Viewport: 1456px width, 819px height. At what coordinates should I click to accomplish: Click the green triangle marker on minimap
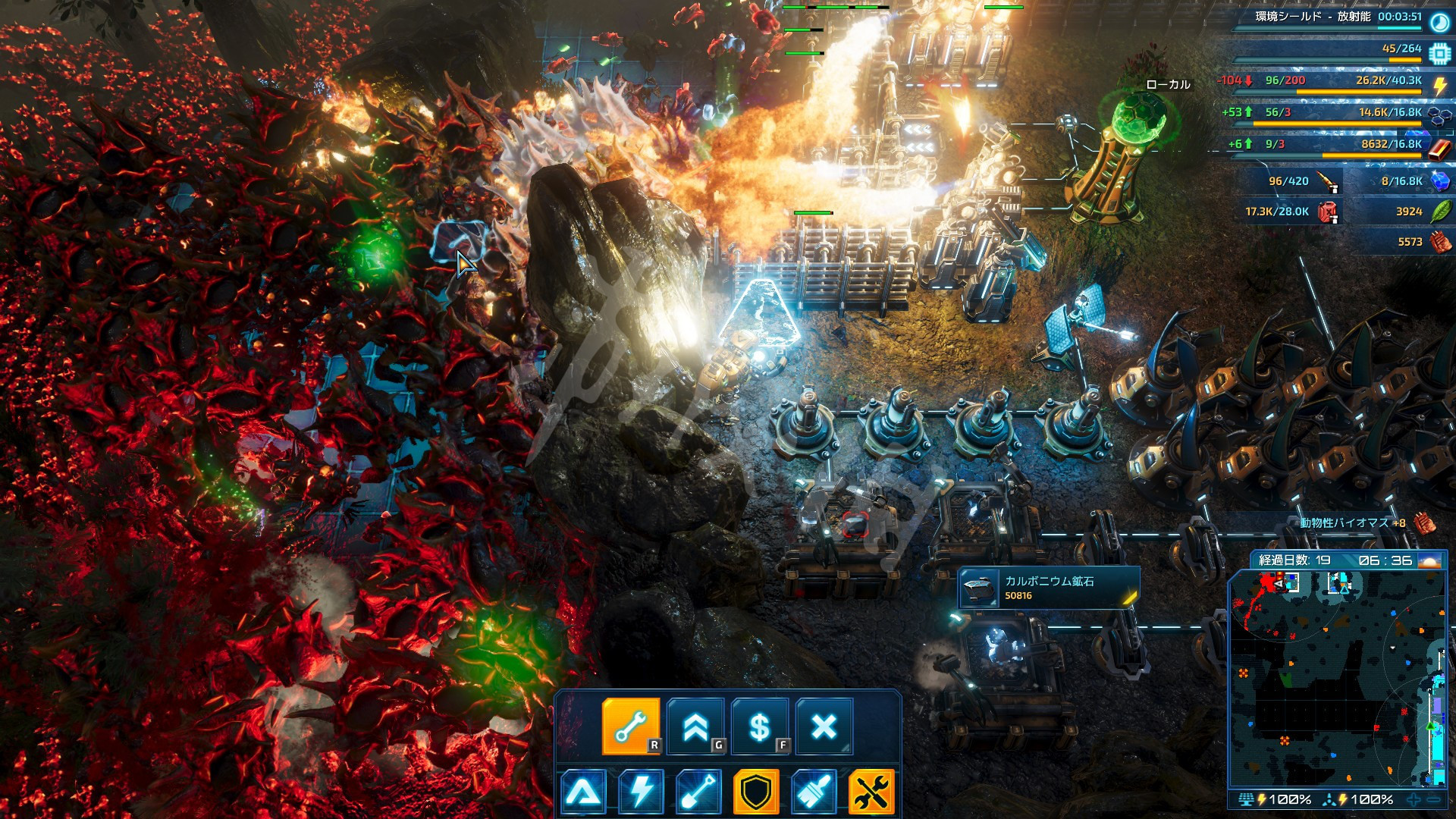(1430, 726)
